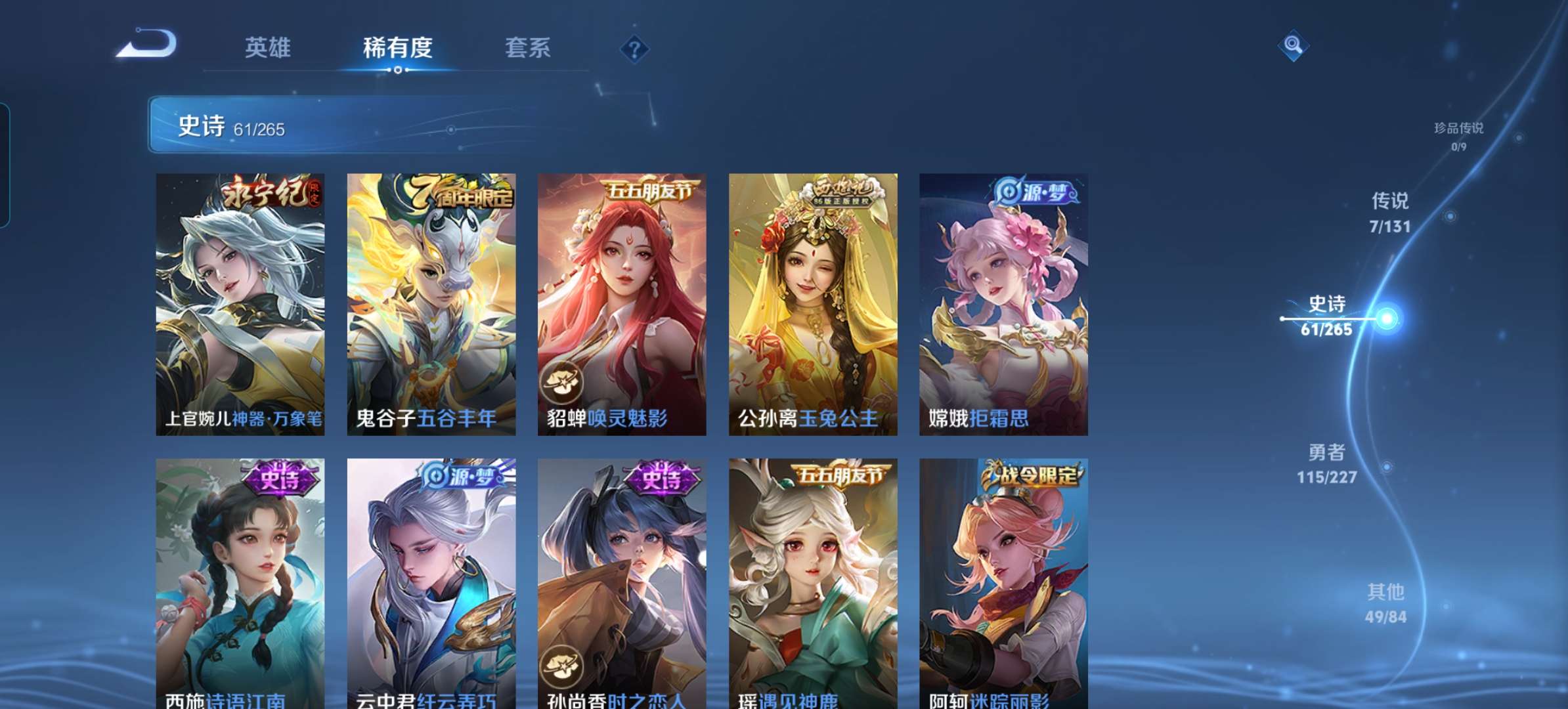
Task: Open 云中君 纤云弄巧 skin card
Action: pyautogui.click(x=431, y=583)
